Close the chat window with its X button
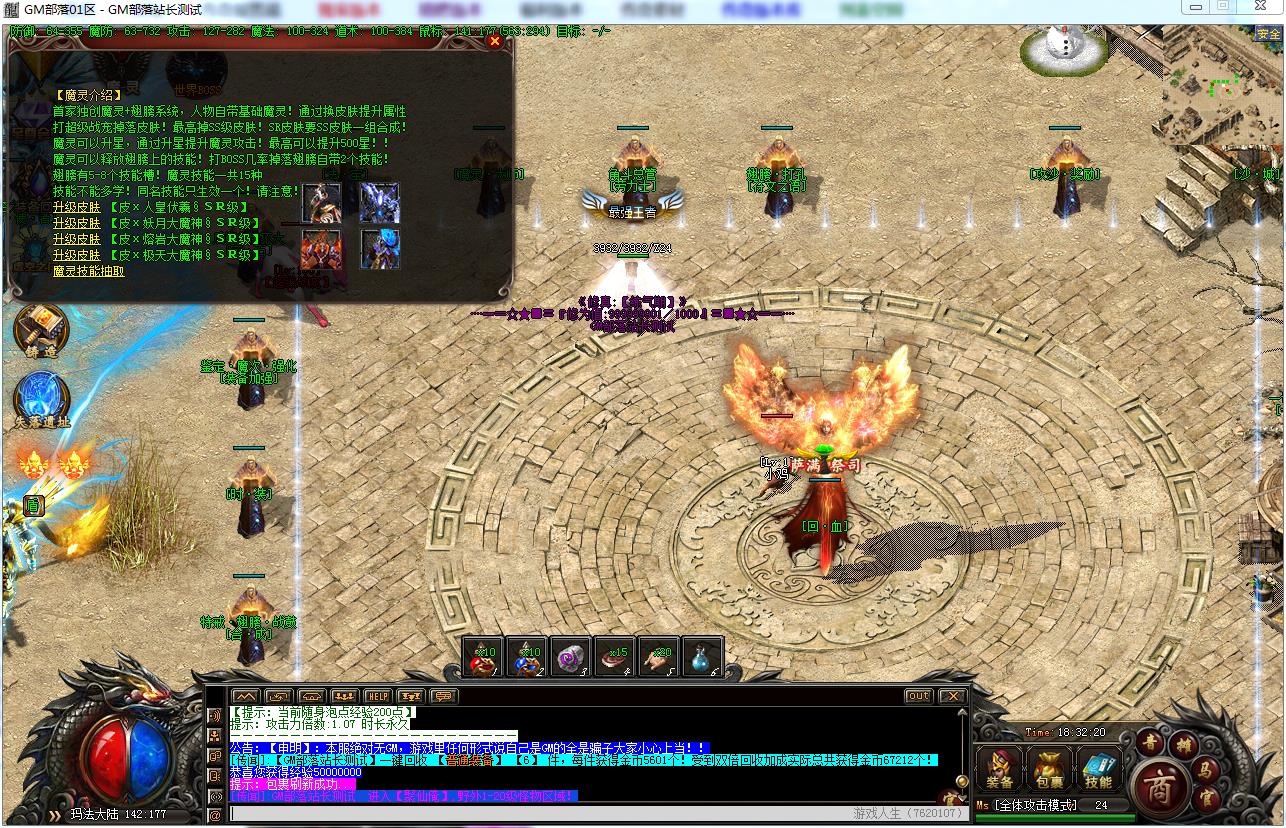Screen dimensions: 1286x828 (x=952, y=696)
